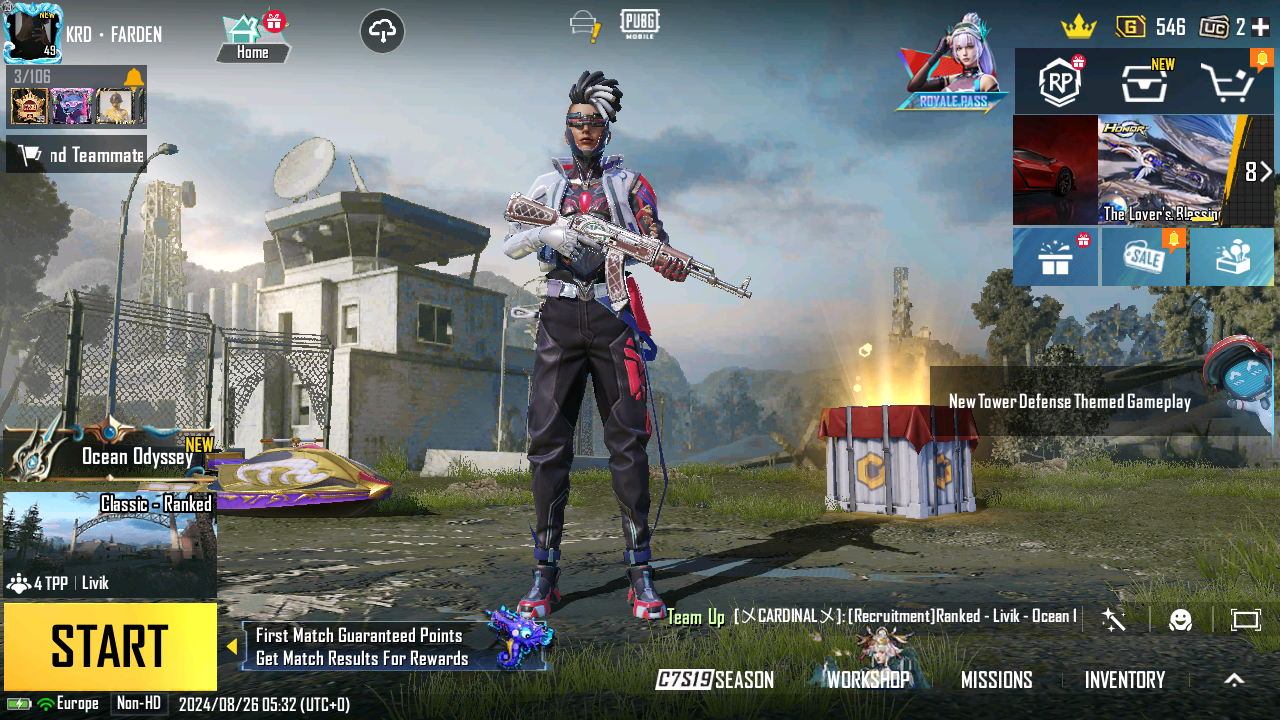Go to the Home button
This screenshot has height=720, width=1280.
point(253,40)
